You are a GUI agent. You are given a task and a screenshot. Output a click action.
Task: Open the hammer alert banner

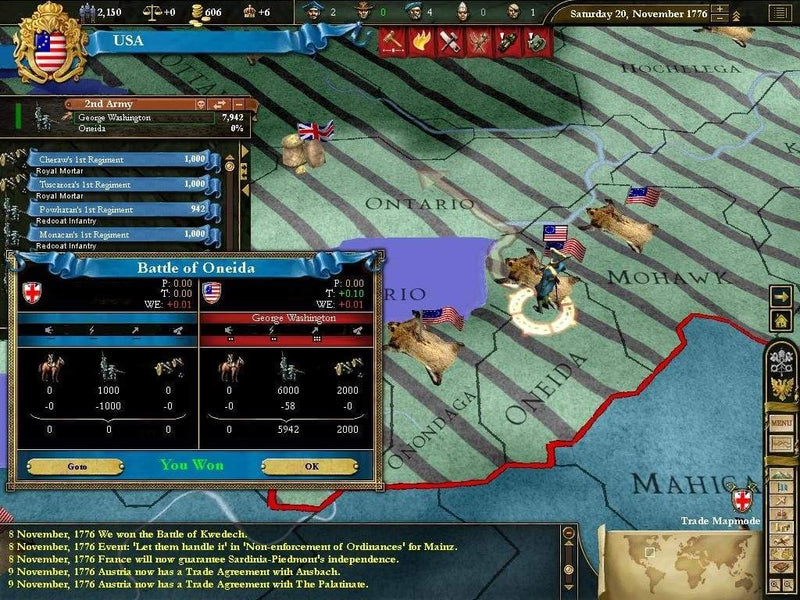pos(393,42)
